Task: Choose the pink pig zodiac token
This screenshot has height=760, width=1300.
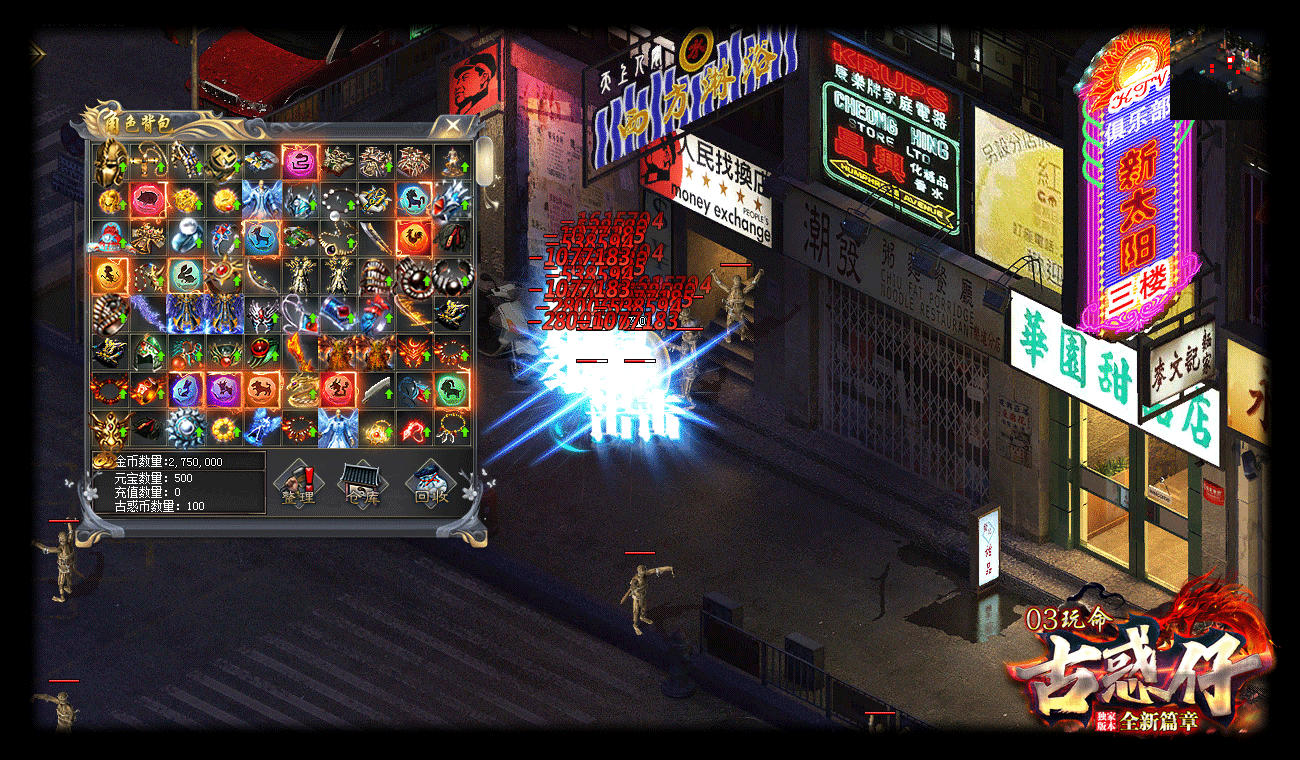Action: click(147, 198)
